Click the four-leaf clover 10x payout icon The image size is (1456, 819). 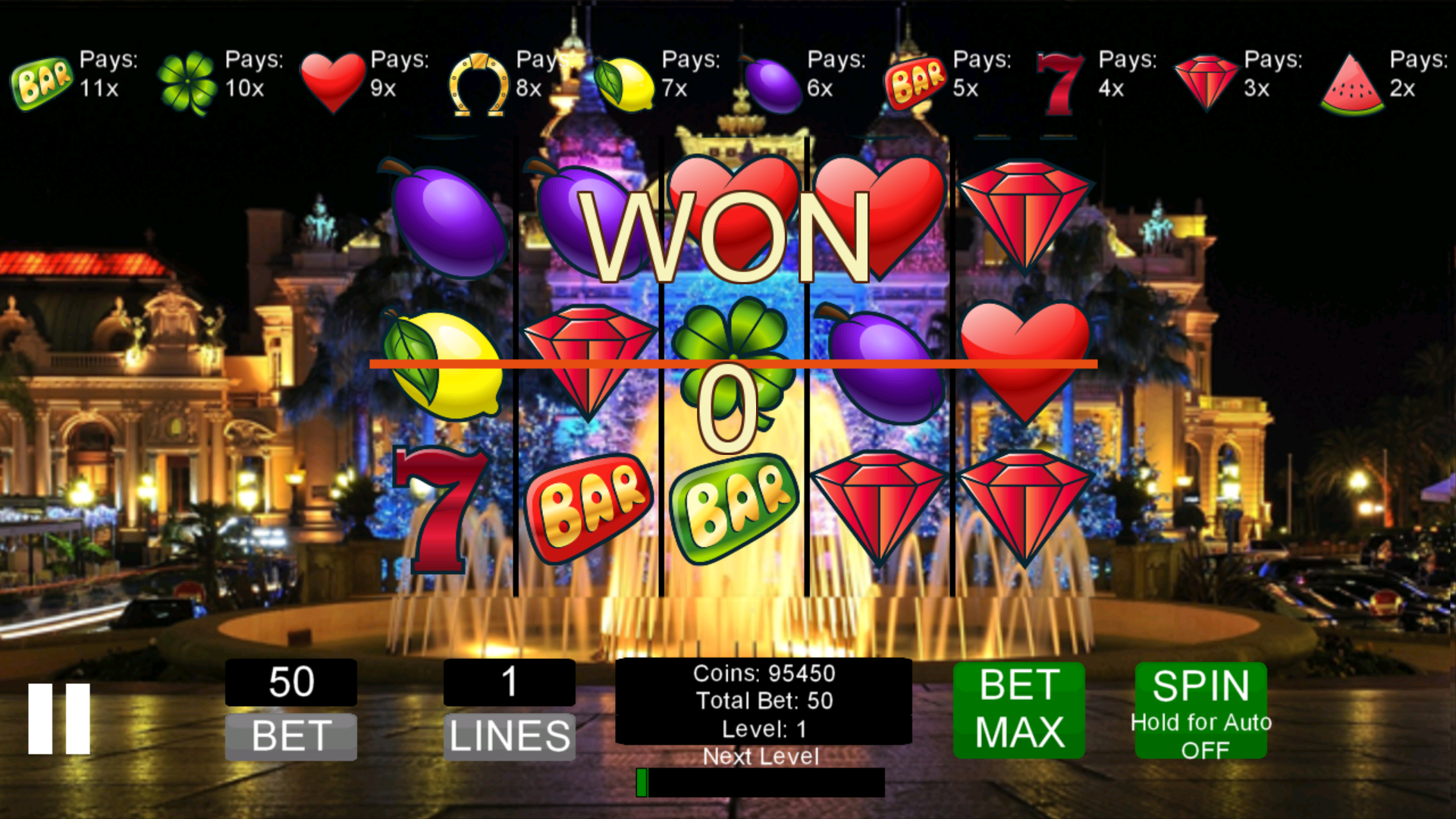(188, 78)
